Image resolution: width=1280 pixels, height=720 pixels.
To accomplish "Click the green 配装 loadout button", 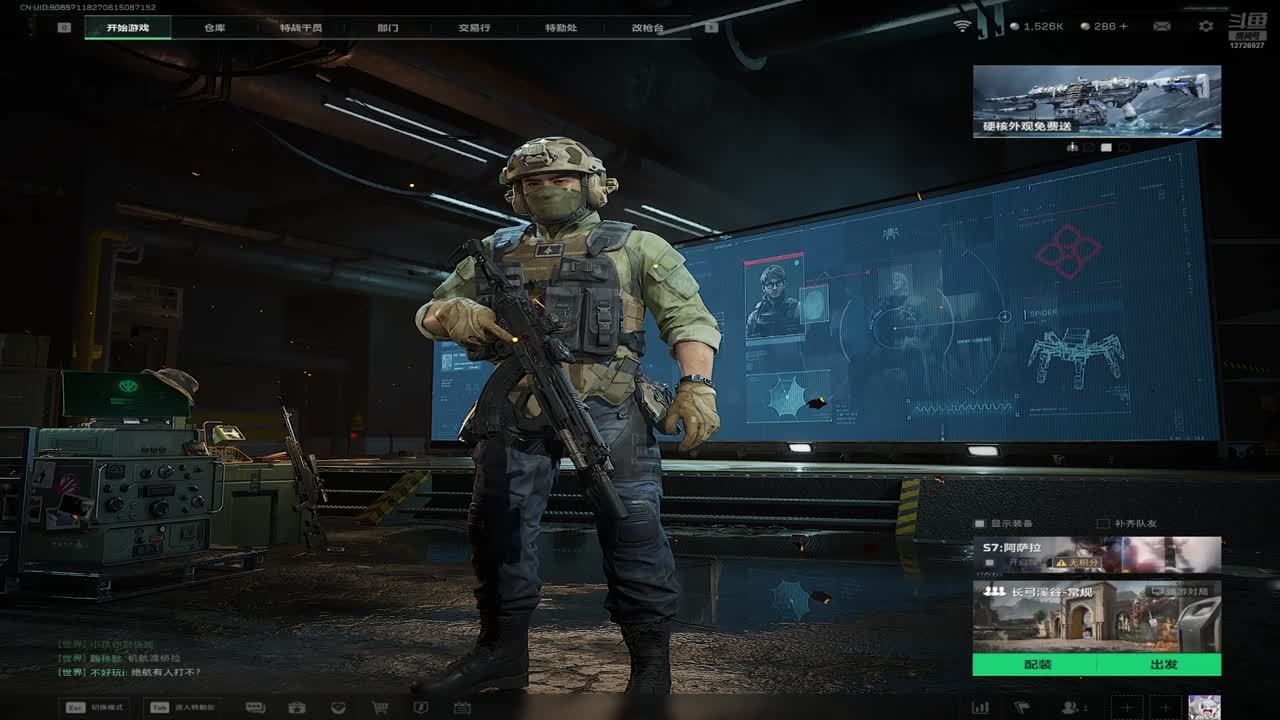I will click(x=1037, y=664).
